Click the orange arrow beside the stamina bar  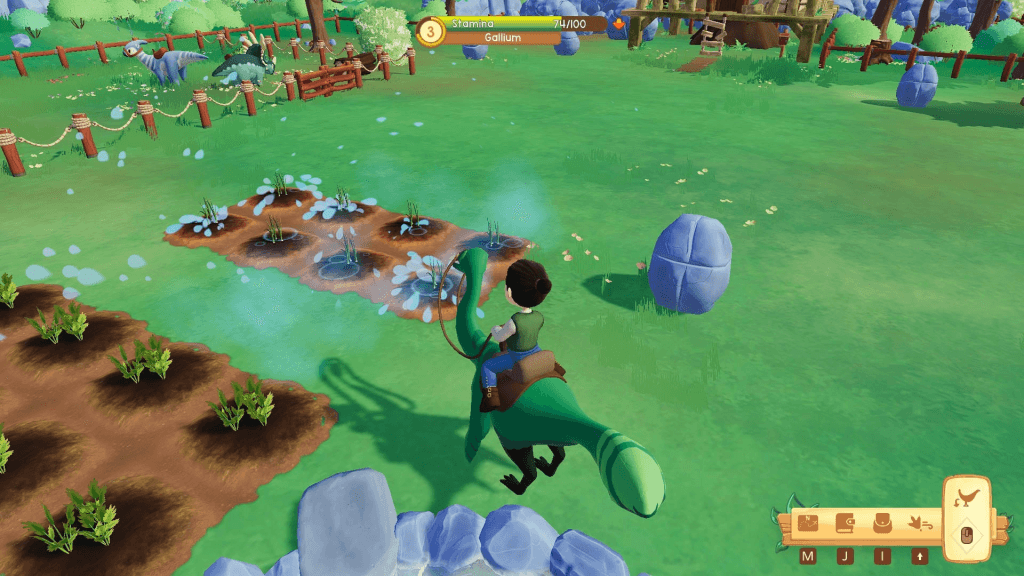click(619, 23)
